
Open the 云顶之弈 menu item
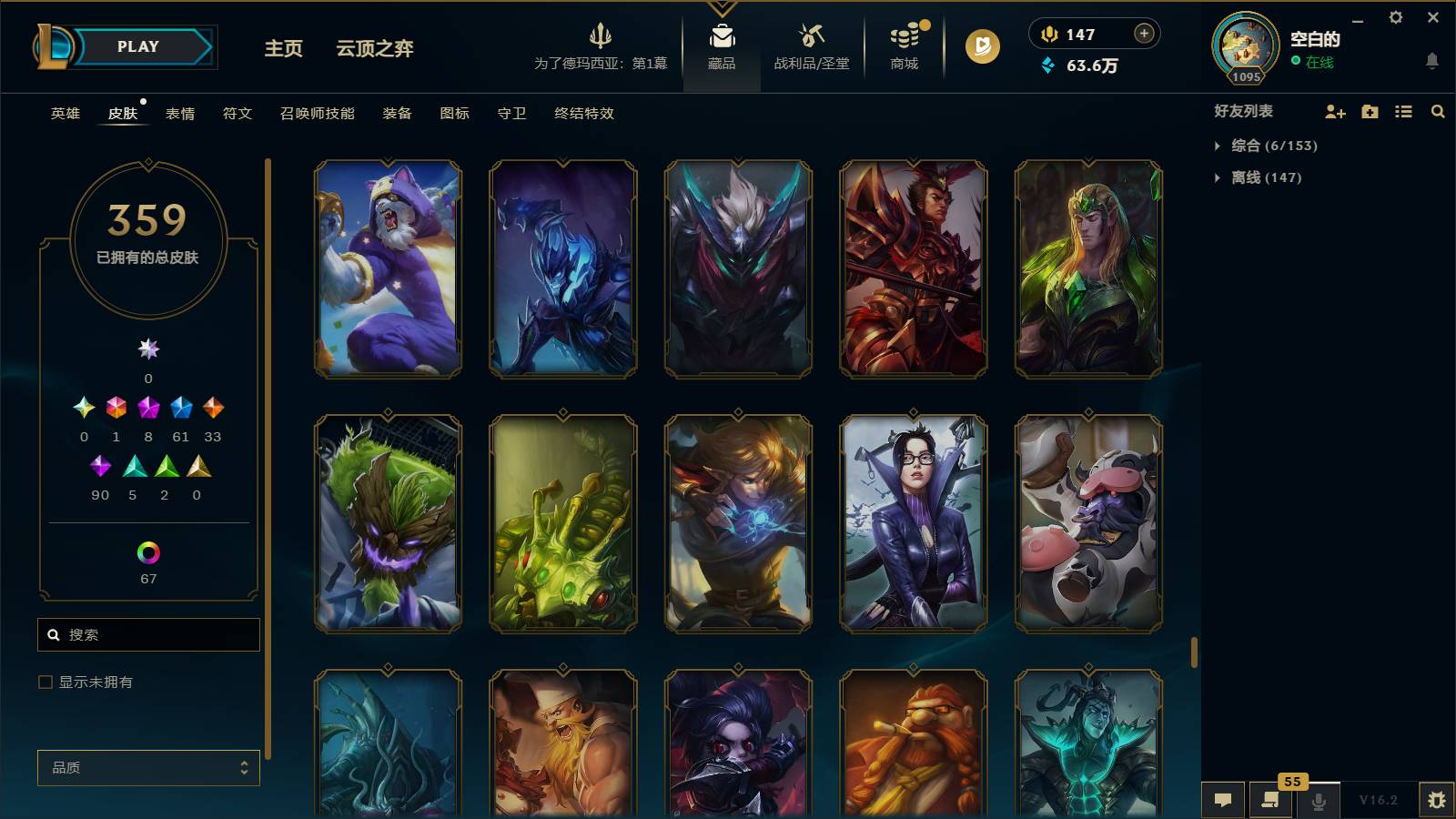pos(375,50)
